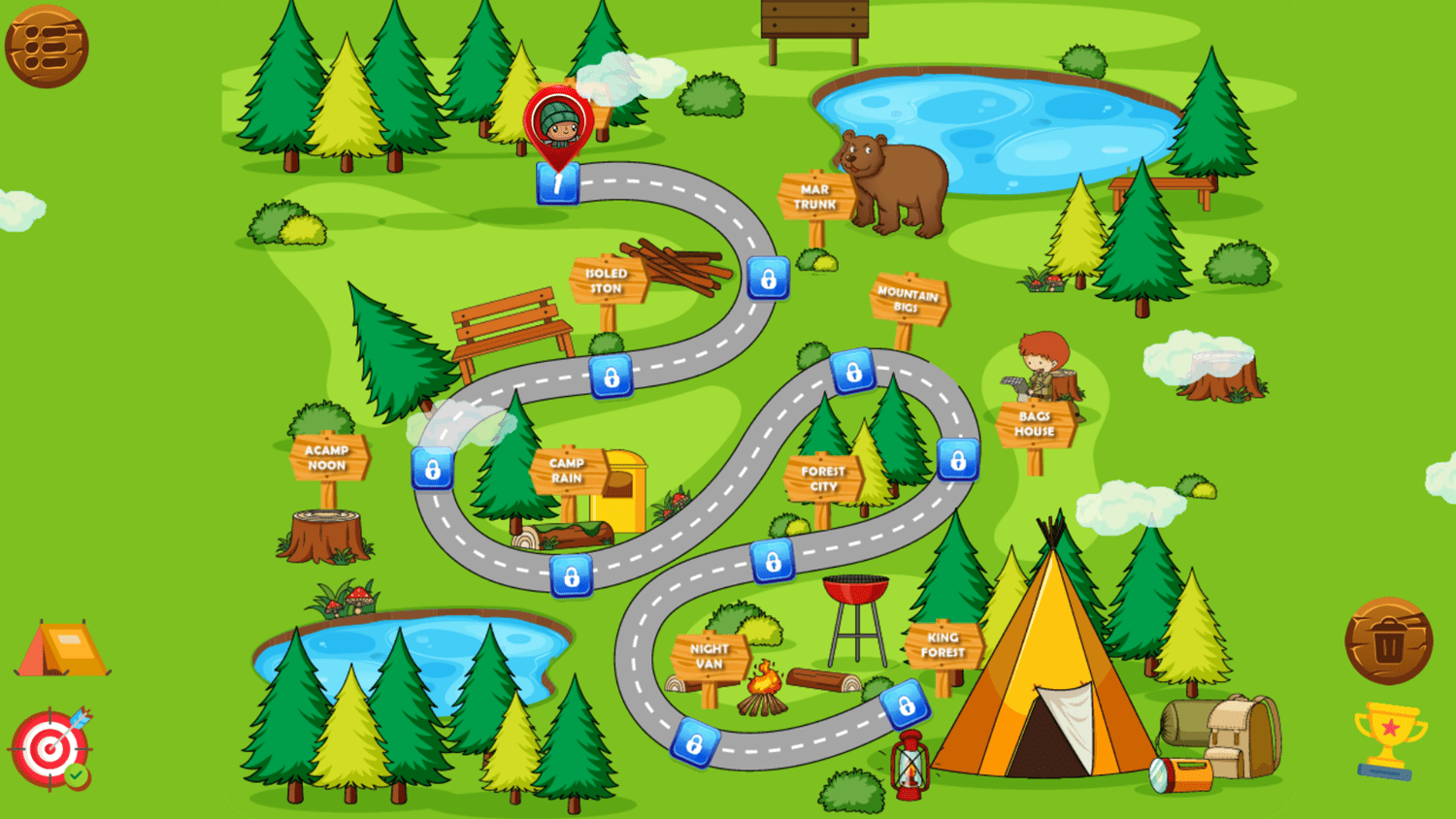Click the Night Van sign
Viewport: 1456px width, 819px height.
point(708,656)
